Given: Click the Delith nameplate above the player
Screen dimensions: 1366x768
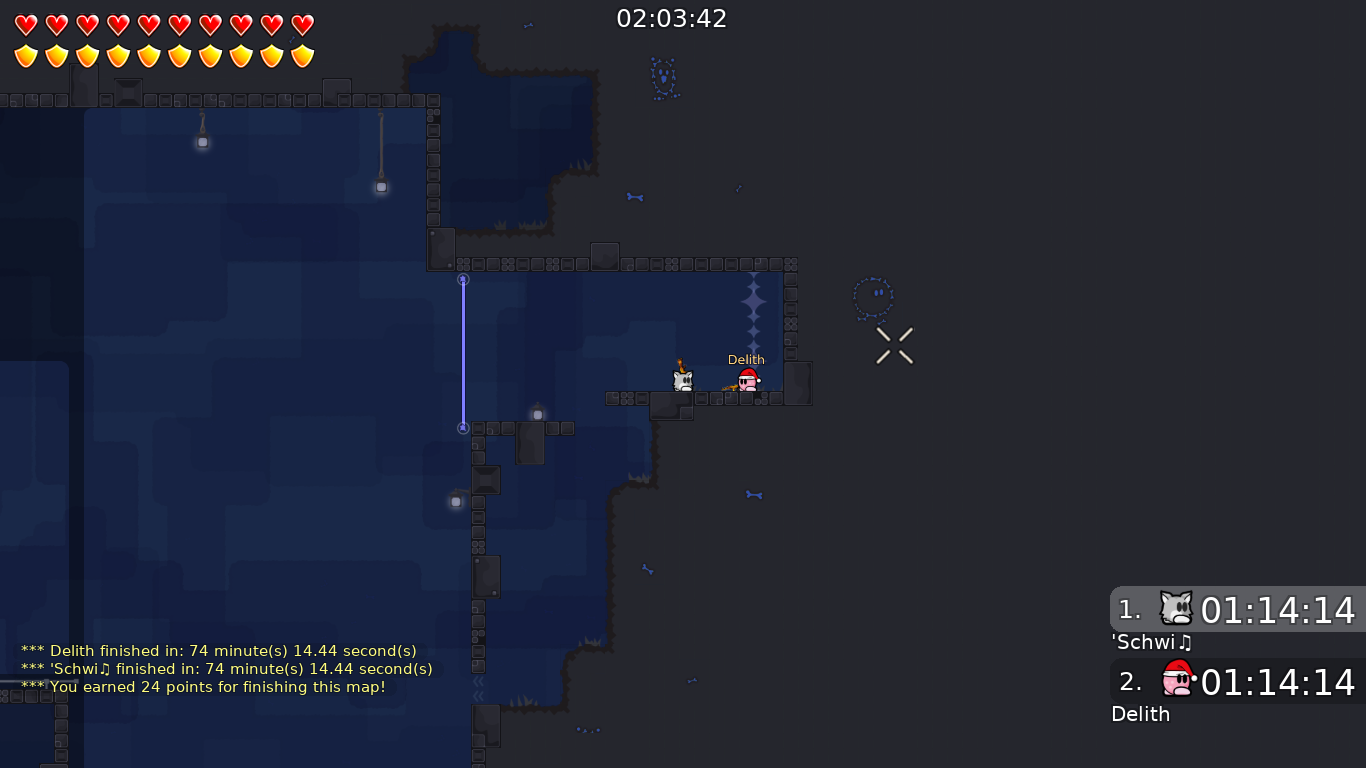Looking at the screenshot, I should click(746, 359).
